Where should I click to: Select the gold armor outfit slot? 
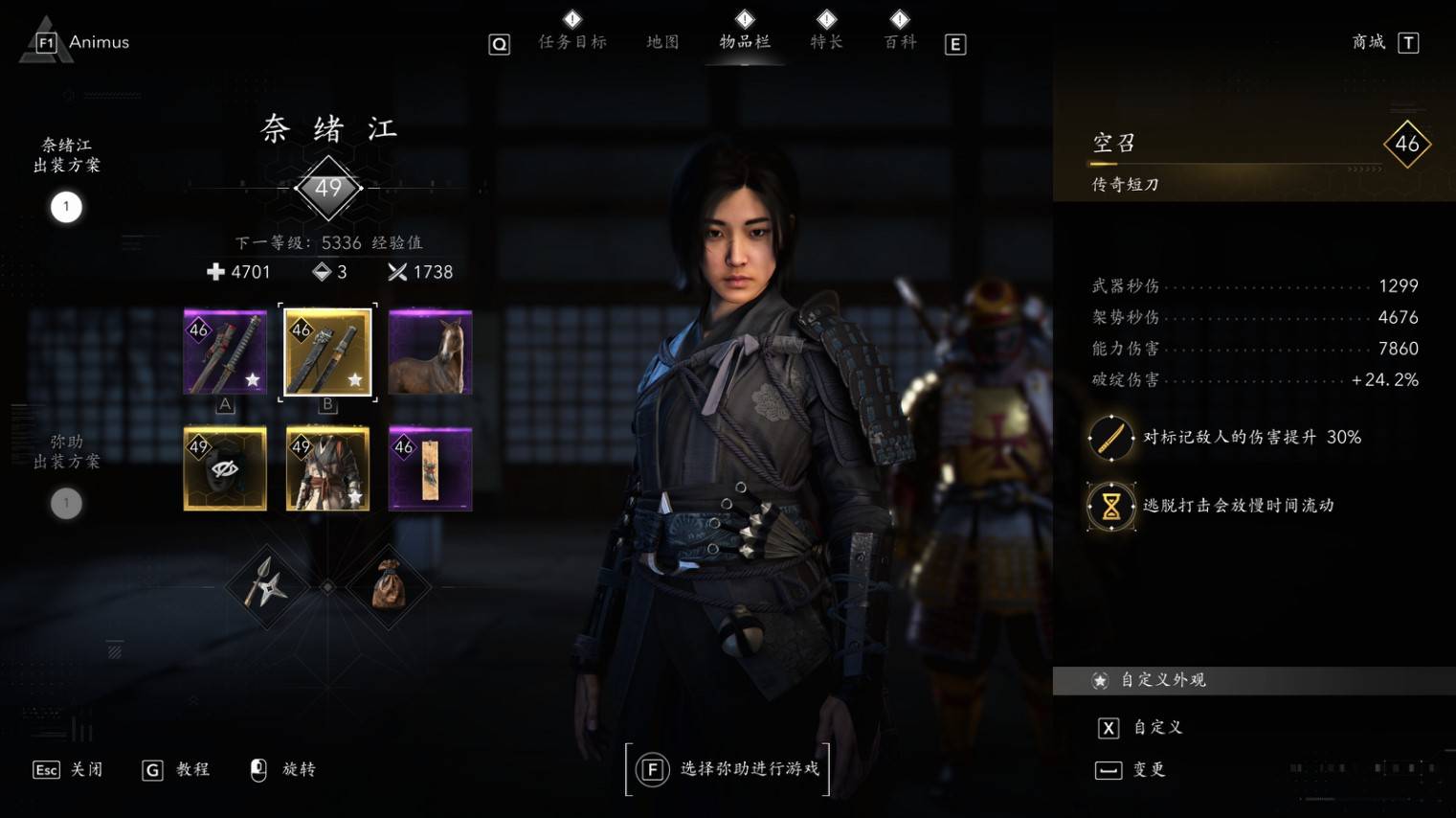(x=327, y=469)
